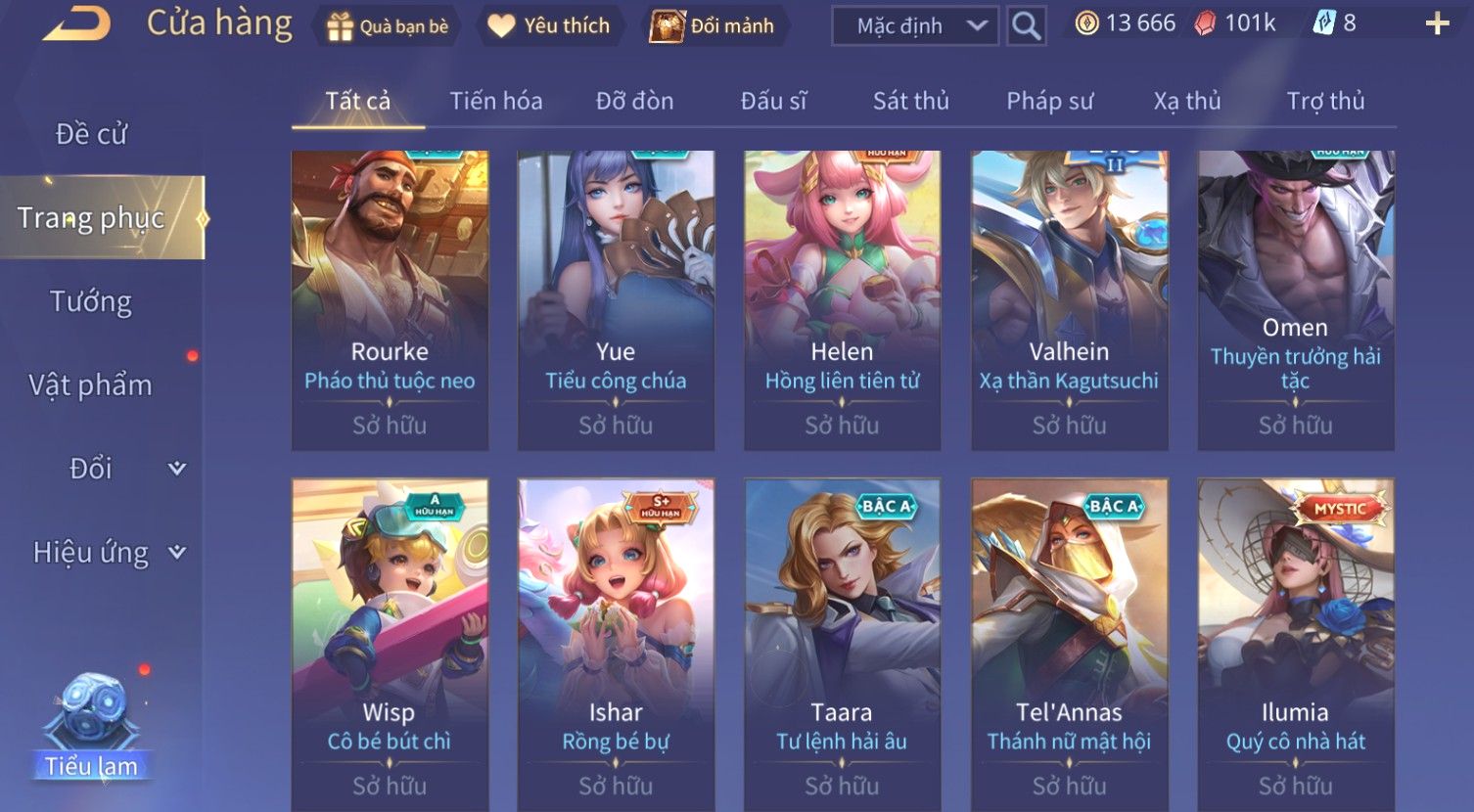Screen dimensions: 1474x812
Task: Open the Yêu thích favorites list
Action: [x=549, y=26]
